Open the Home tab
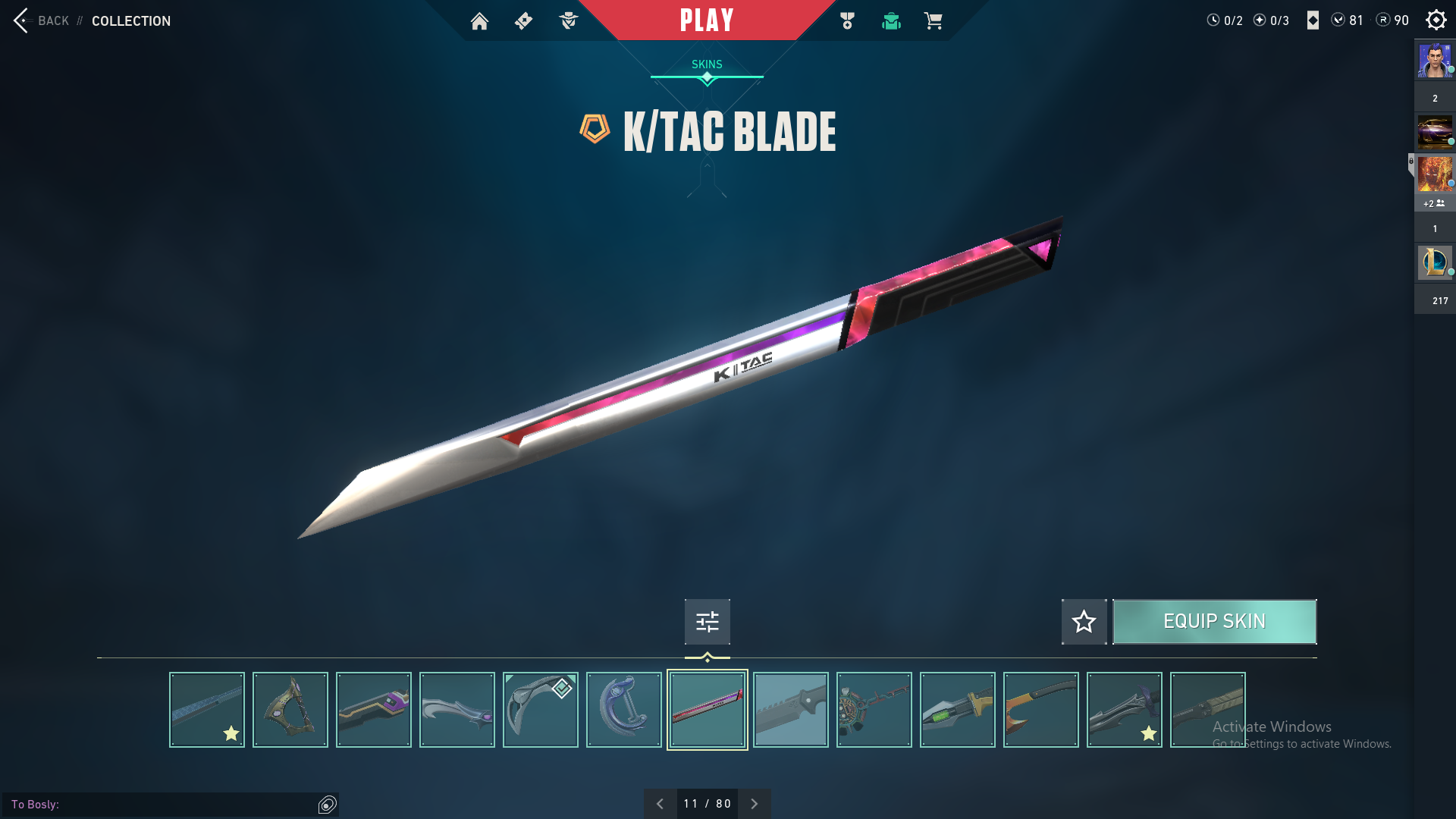Viewport: 1456px width, 819px height. click(479, 21)
